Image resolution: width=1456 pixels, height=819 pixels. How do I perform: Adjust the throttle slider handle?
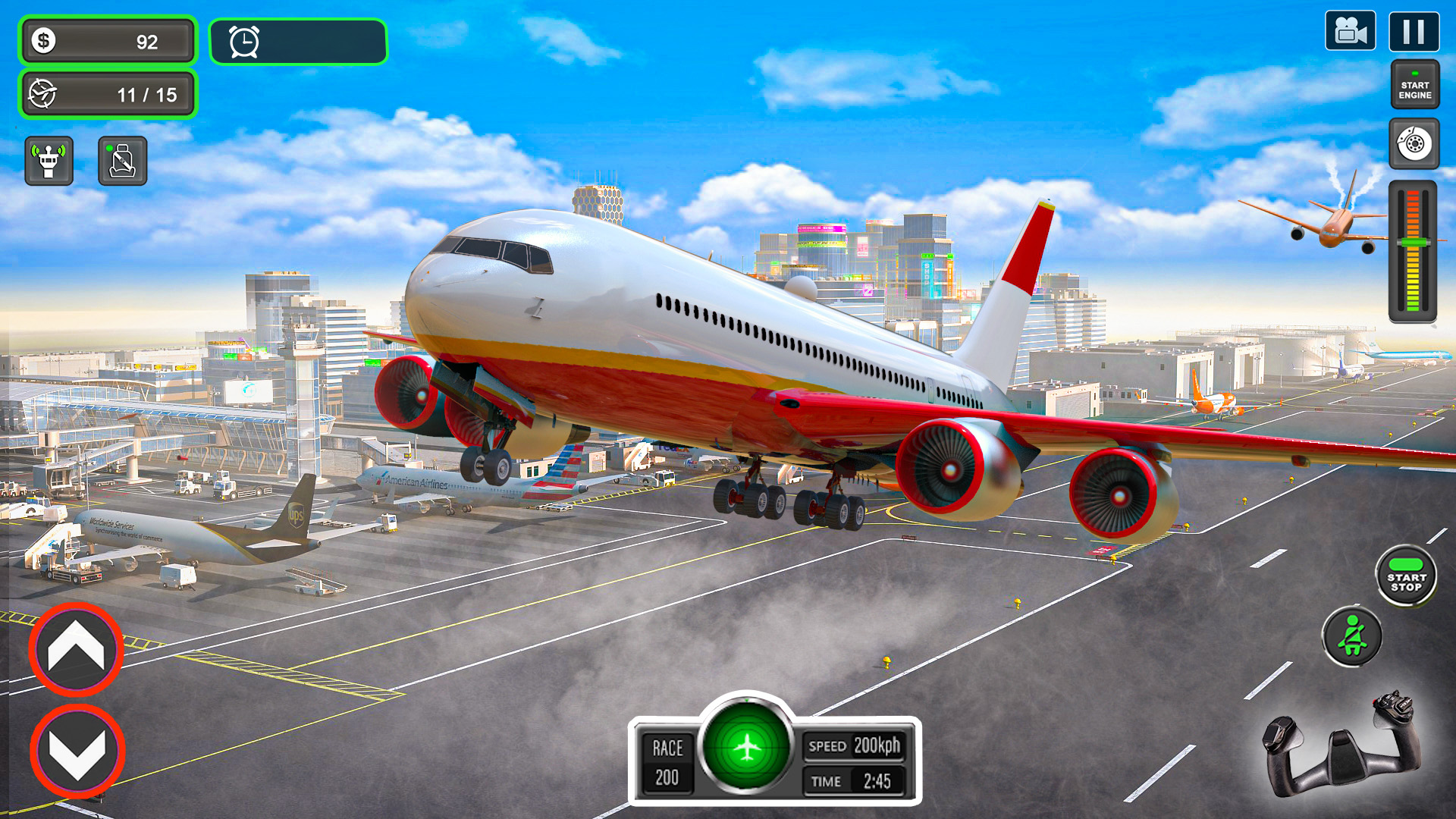(x=1412, y=243)
